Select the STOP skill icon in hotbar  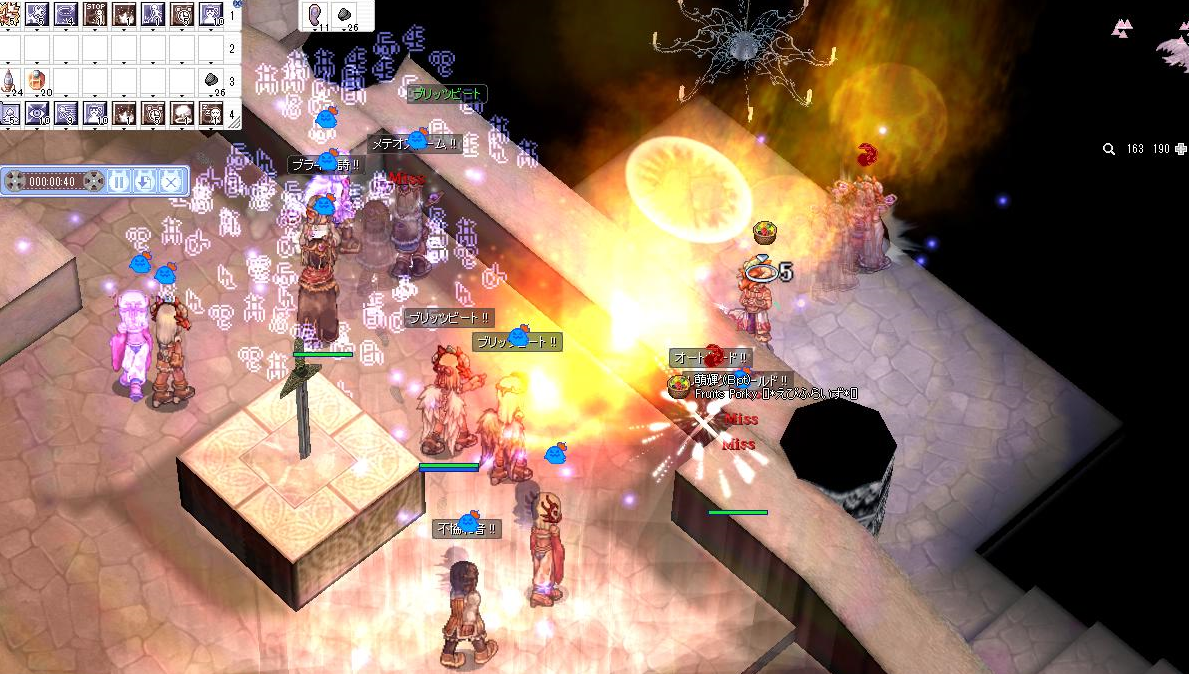tap(95, 14)
